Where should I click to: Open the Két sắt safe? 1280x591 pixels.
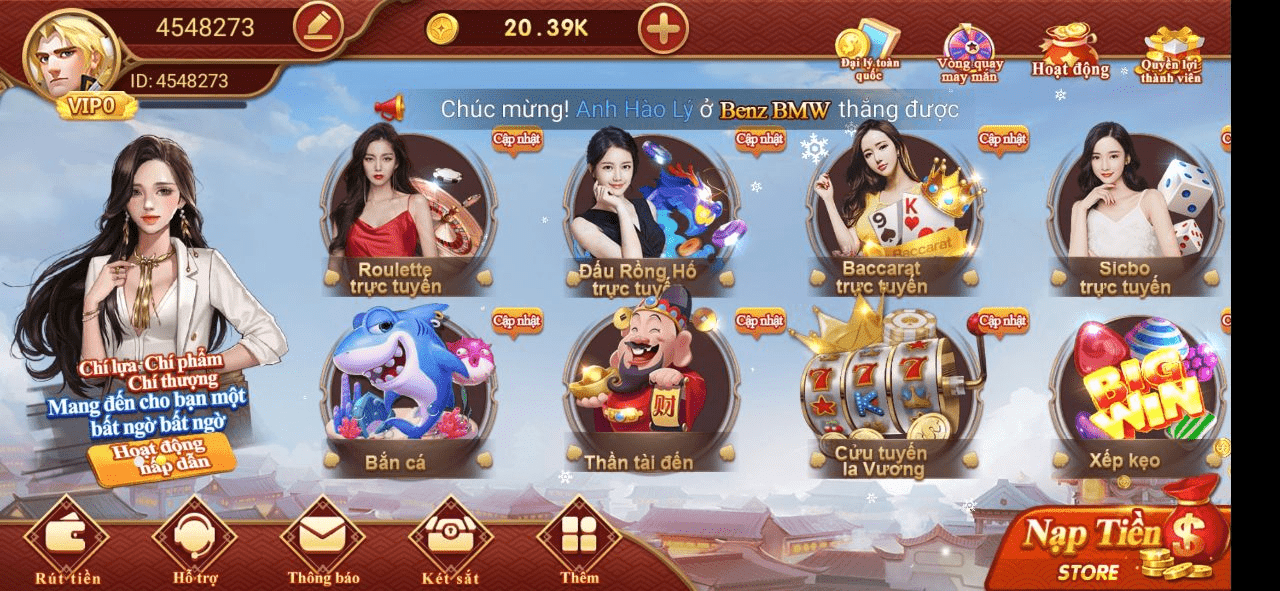coord(451,541)
